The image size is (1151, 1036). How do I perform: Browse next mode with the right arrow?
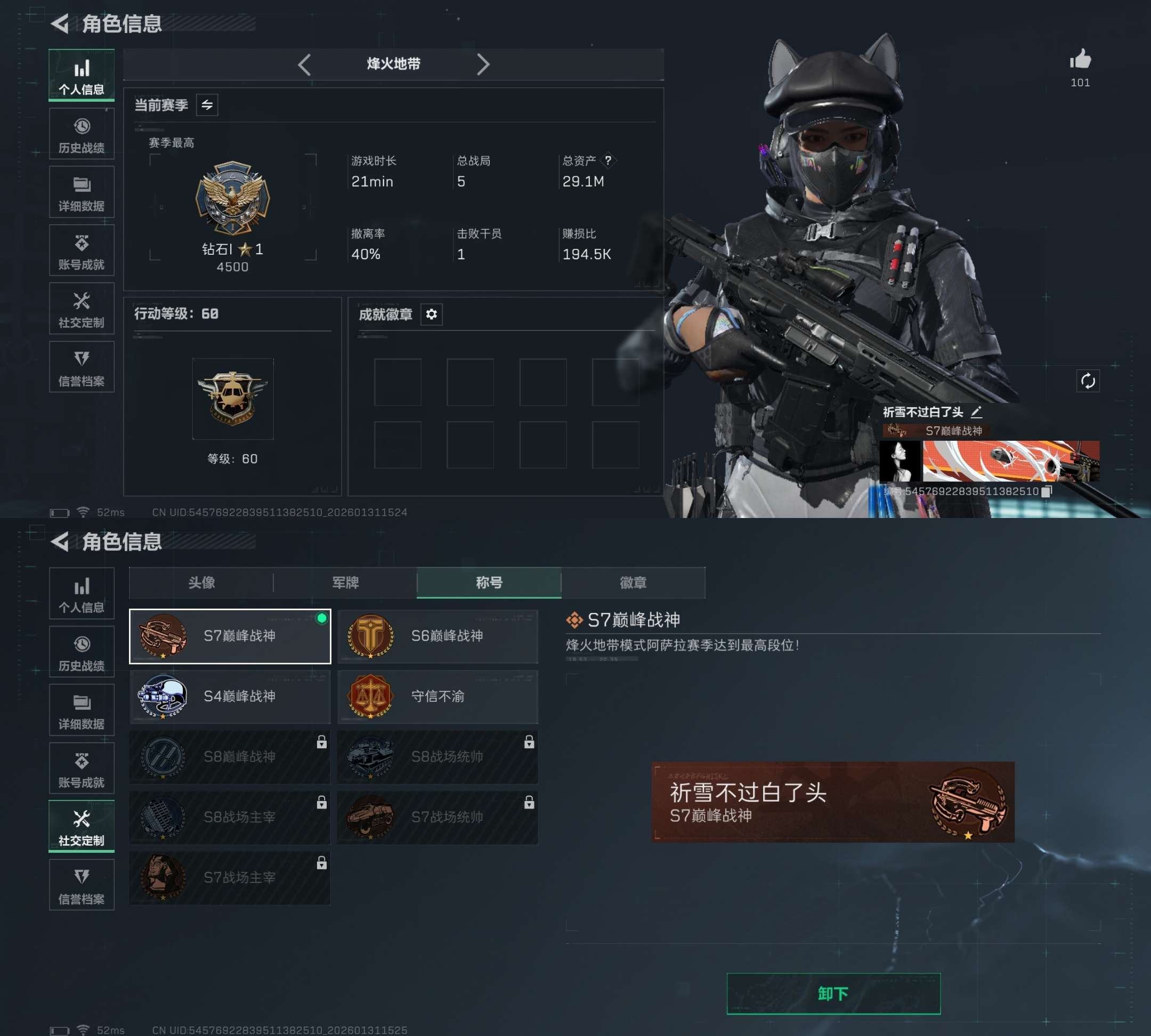point(483,64)
